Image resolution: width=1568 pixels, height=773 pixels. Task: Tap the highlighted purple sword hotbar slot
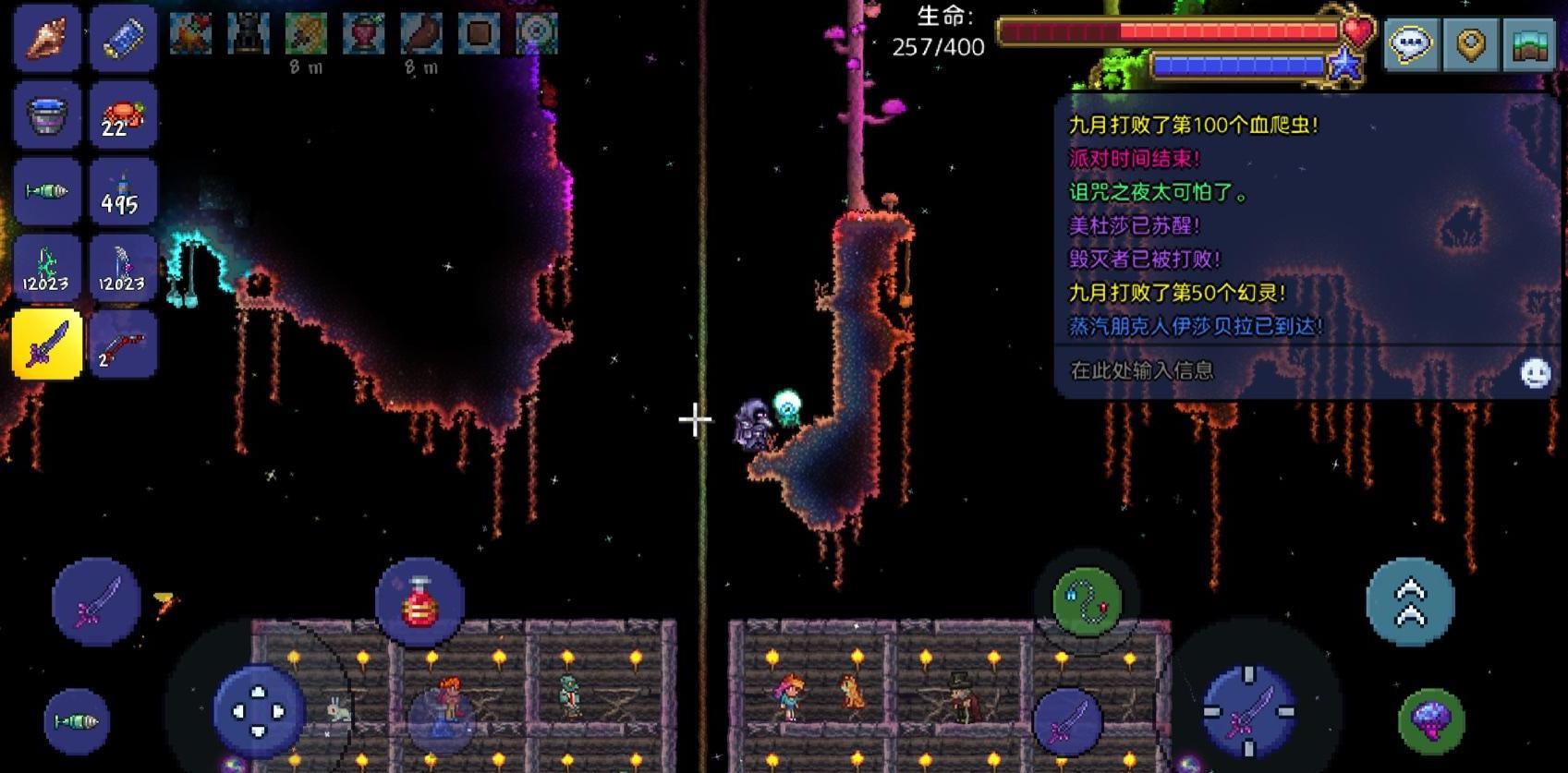[46, 344]
